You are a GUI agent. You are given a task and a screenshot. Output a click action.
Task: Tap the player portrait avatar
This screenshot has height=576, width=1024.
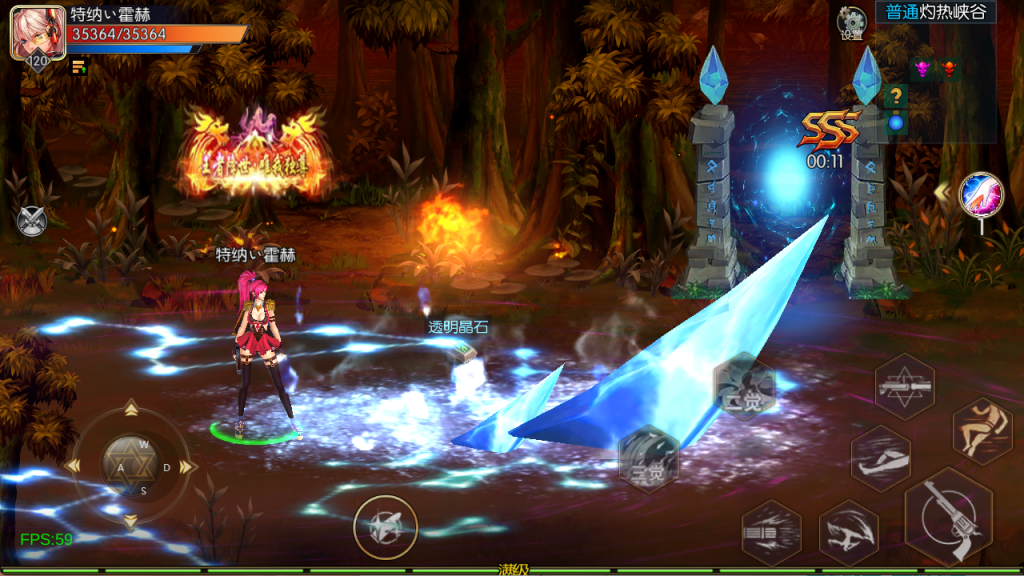tap(31, 32)
